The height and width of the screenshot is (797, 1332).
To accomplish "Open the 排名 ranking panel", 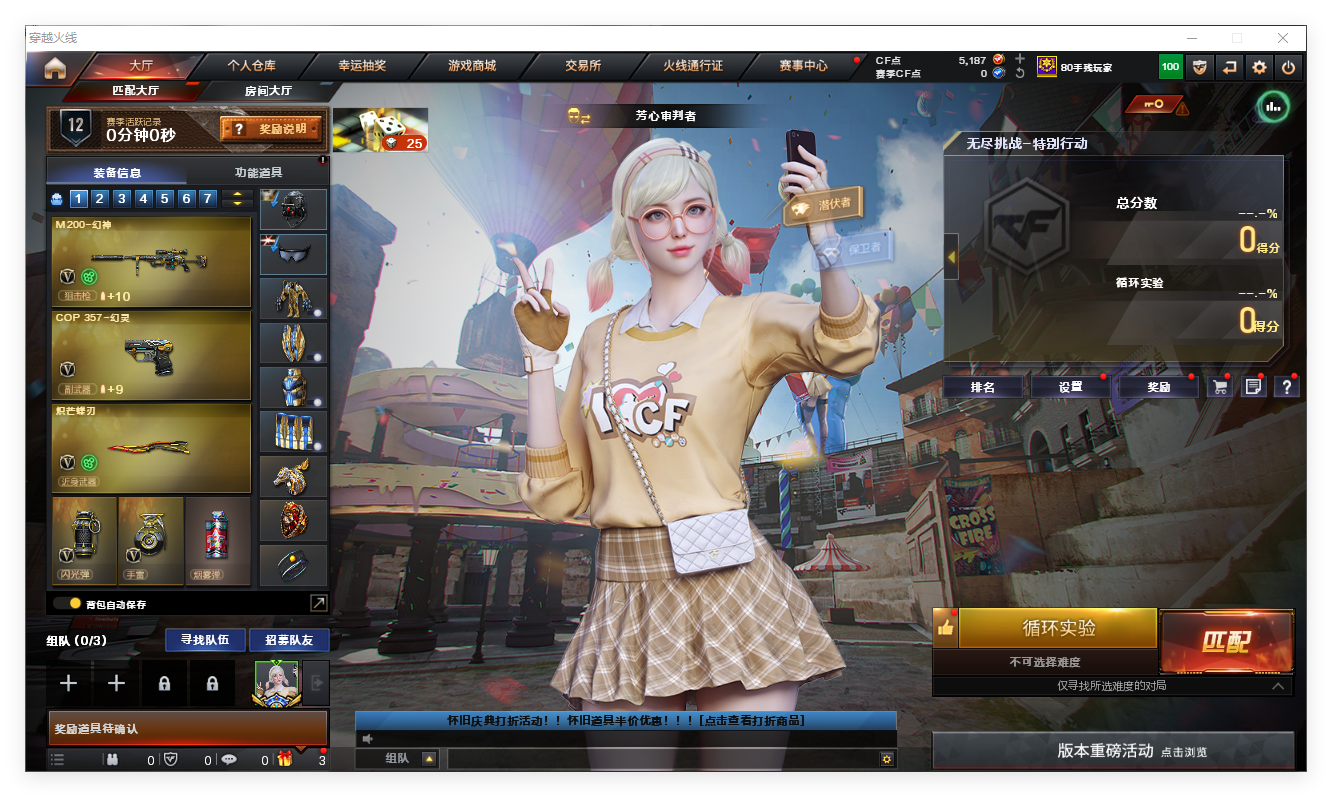I will [x=983, y=387].
